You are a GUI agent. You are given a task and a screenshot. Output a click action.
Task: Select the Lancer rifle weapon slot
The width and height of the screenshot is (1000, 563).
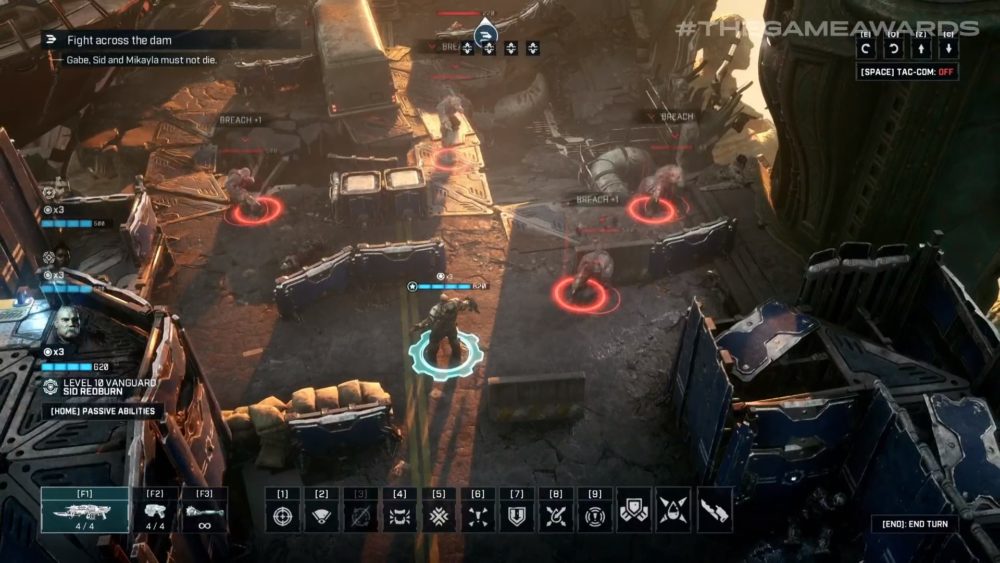pyautogui.click(x=84, y=512)
